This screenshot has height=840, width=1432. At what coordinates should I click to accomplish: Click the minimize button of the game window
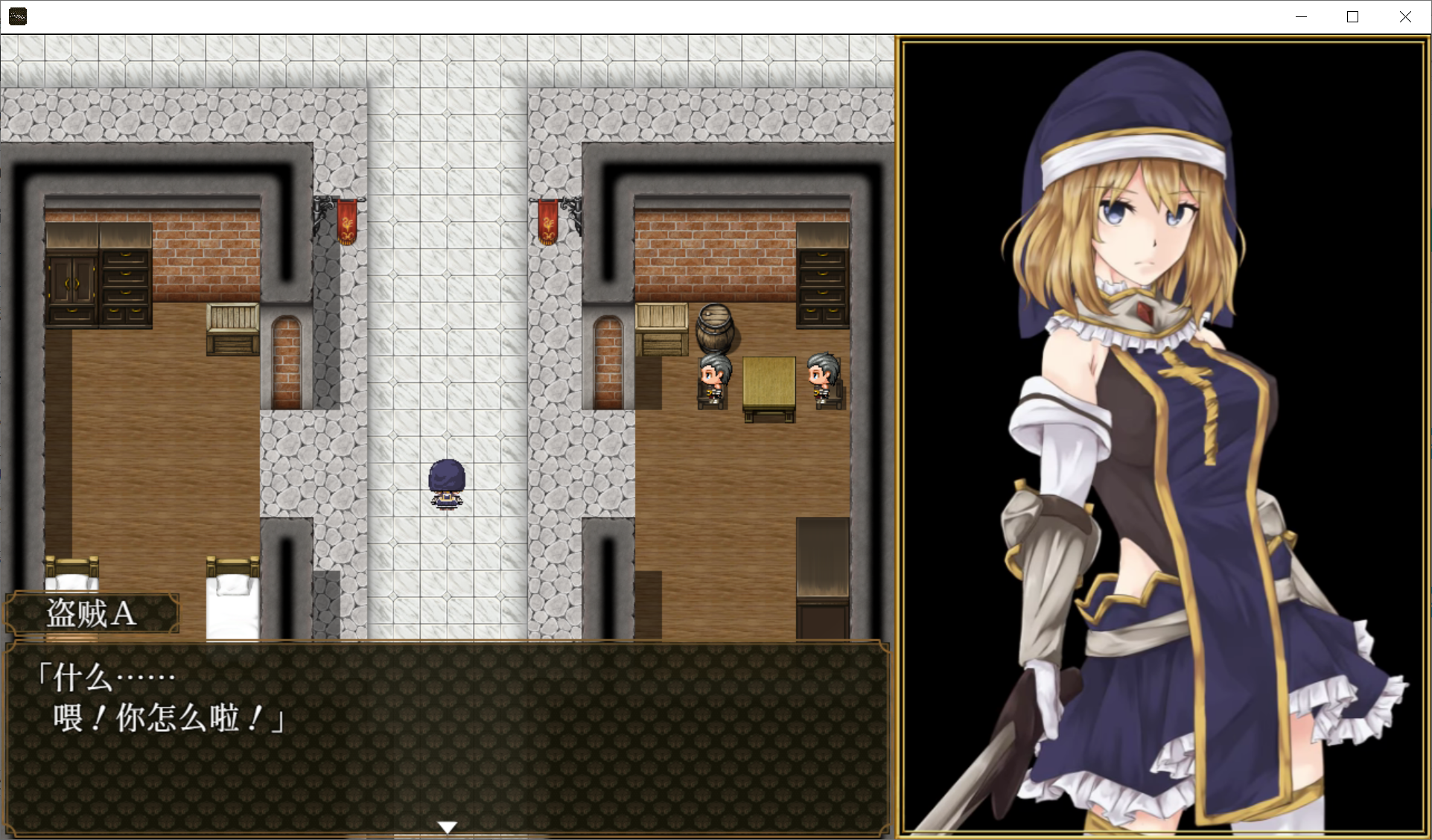[x=1302, y=16]
